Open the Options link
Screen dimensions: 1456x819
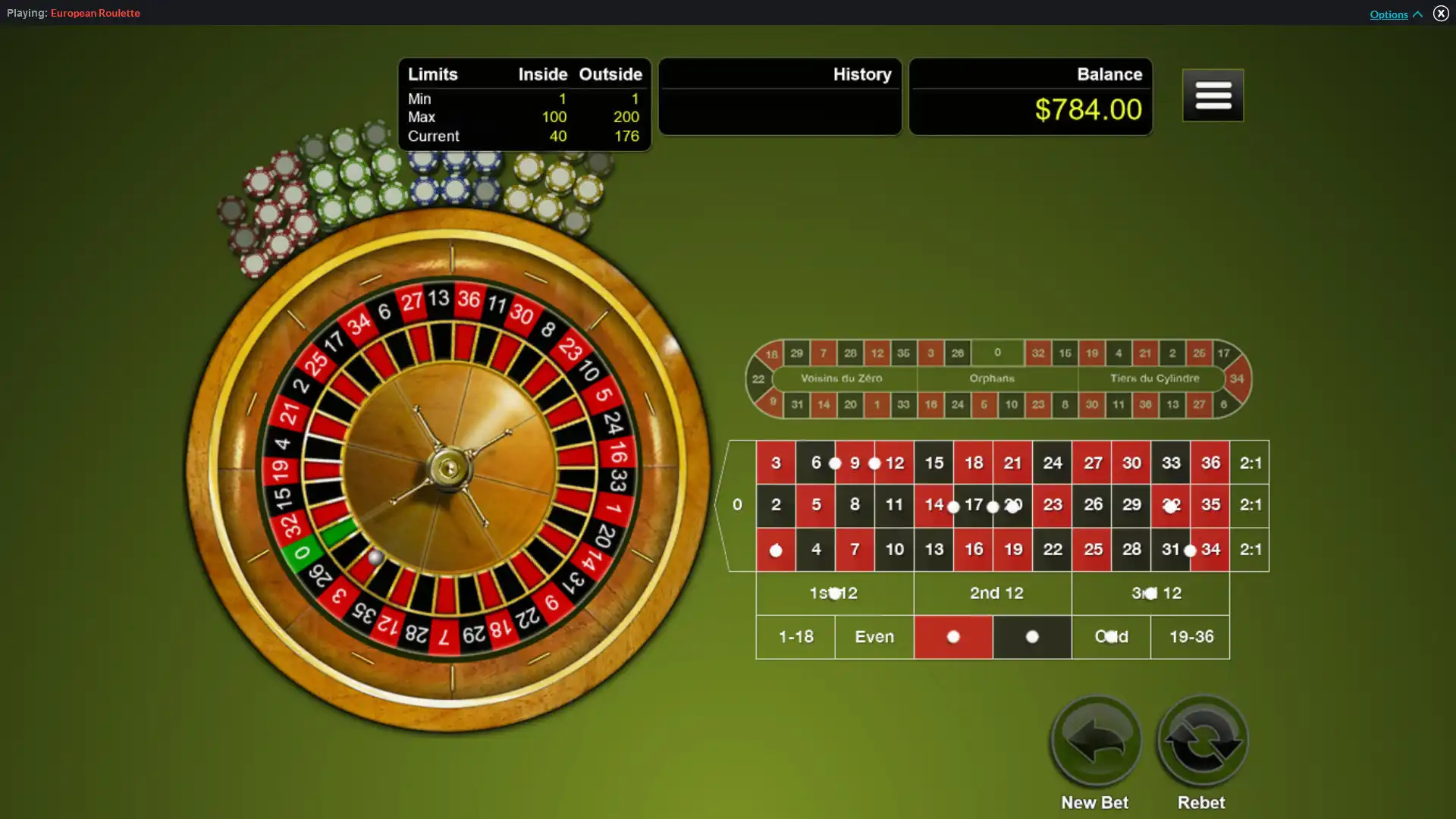(1388, 14)
